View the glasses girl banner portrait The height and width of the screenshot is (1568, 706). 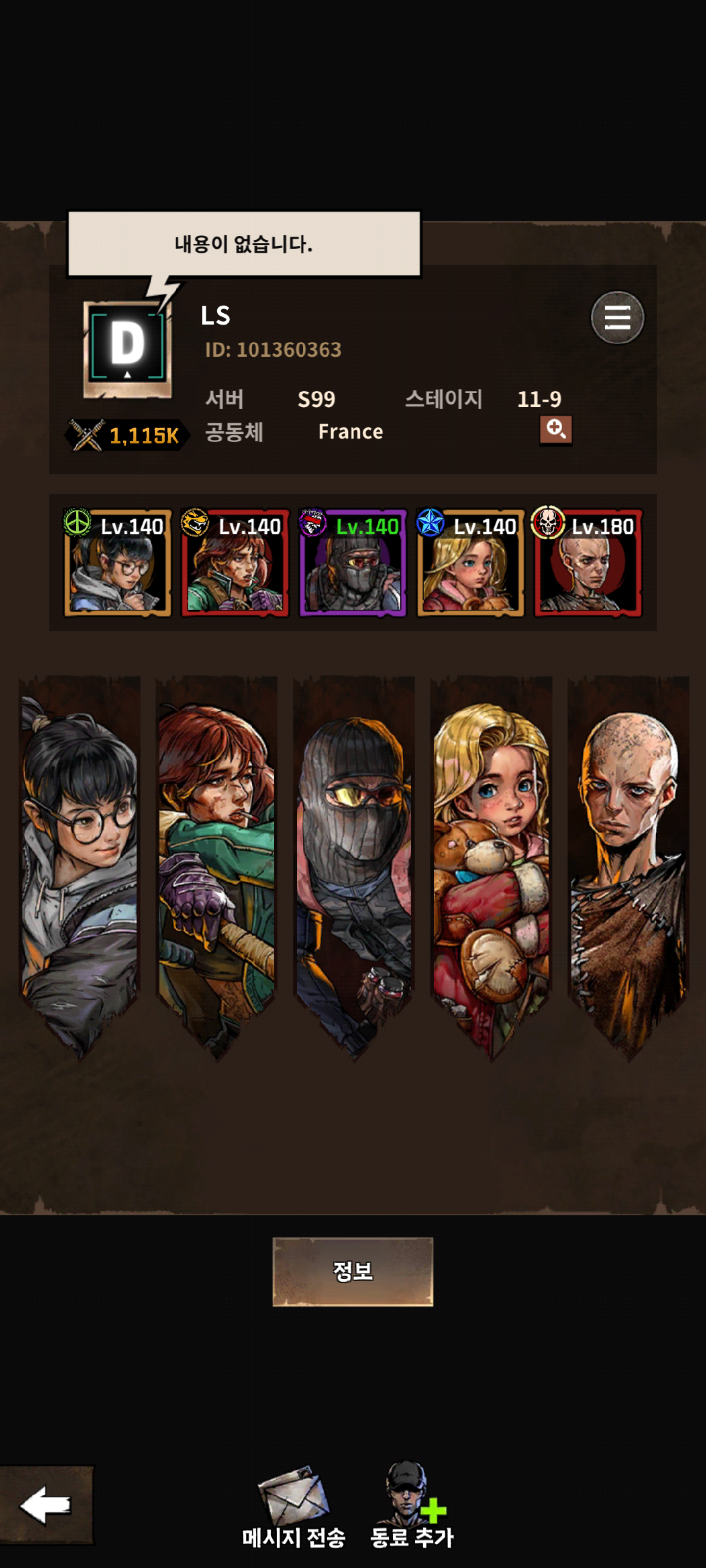click(x=79, y=864)
